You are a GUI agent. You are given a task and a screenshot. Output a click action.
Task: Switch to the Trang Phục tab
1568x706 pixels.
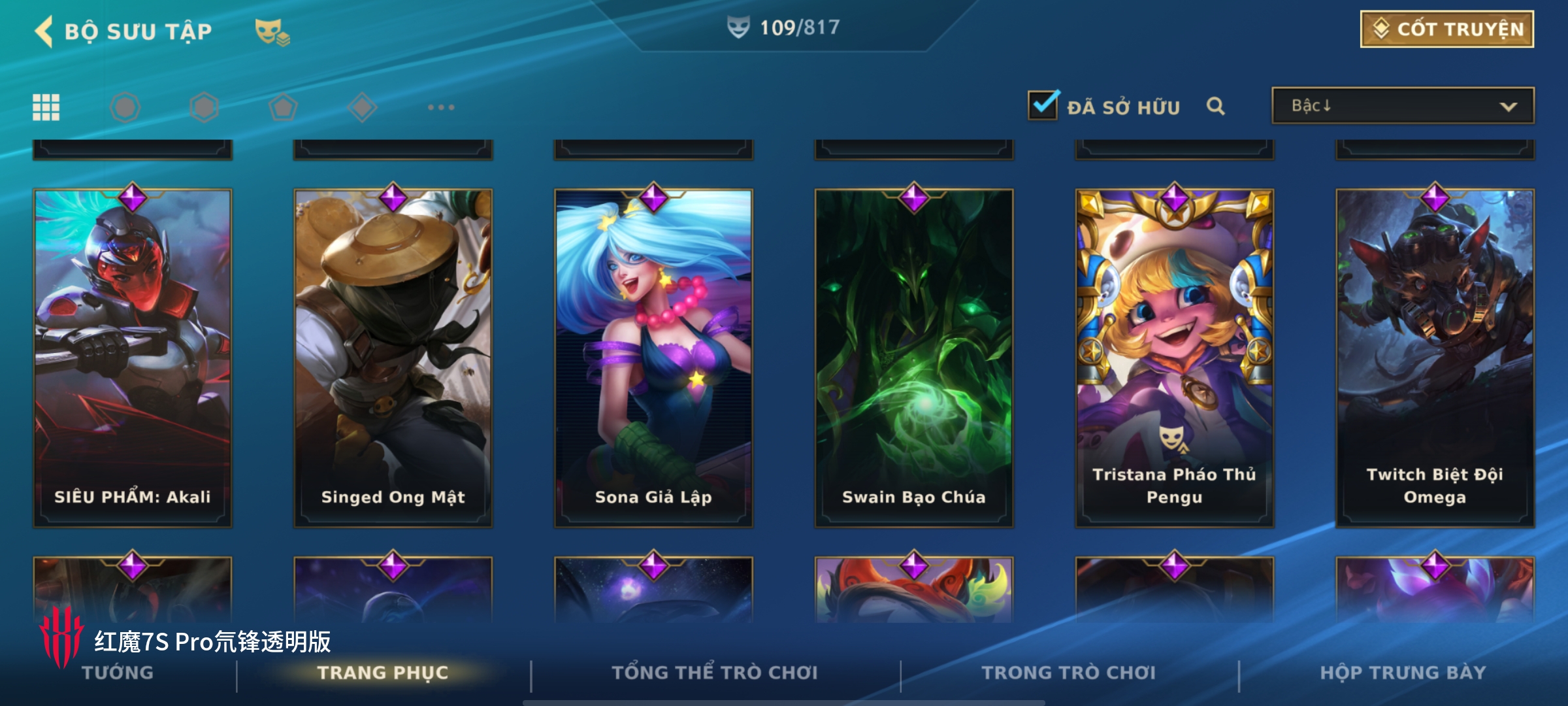[383, 673]
